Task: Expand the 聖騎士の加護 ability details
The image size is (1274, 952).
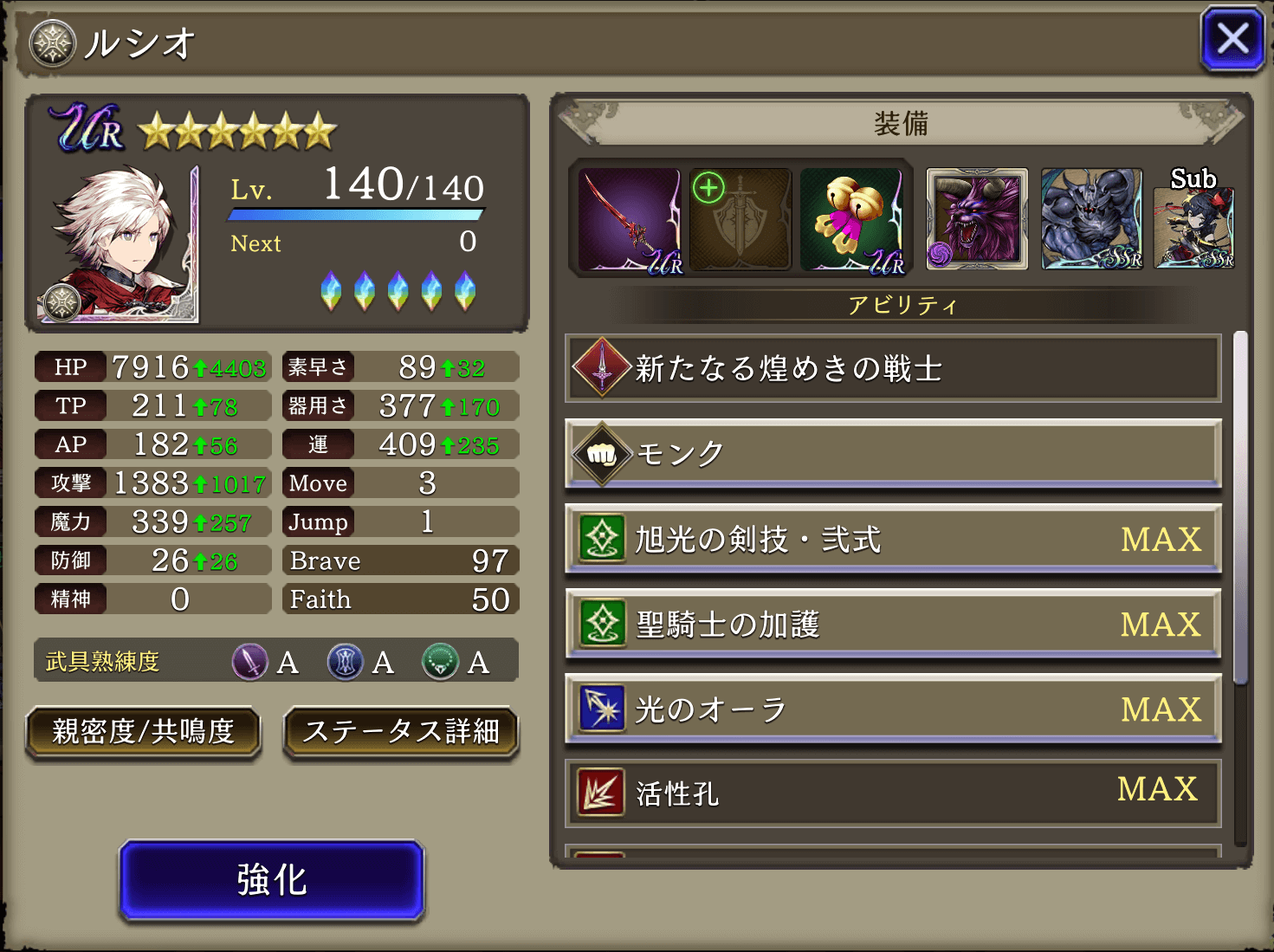Action: (892, 624)
